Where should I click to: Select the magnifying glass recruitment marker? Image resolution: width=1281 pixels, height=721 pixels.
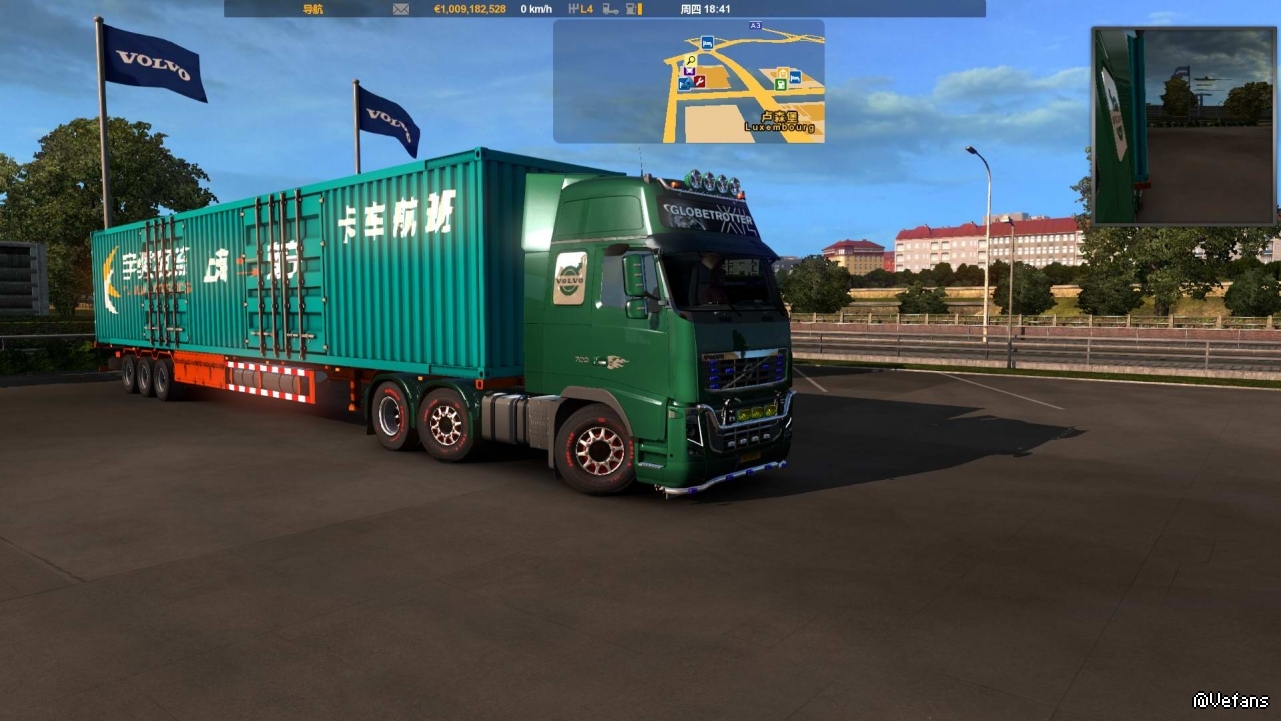coord(690,60)
